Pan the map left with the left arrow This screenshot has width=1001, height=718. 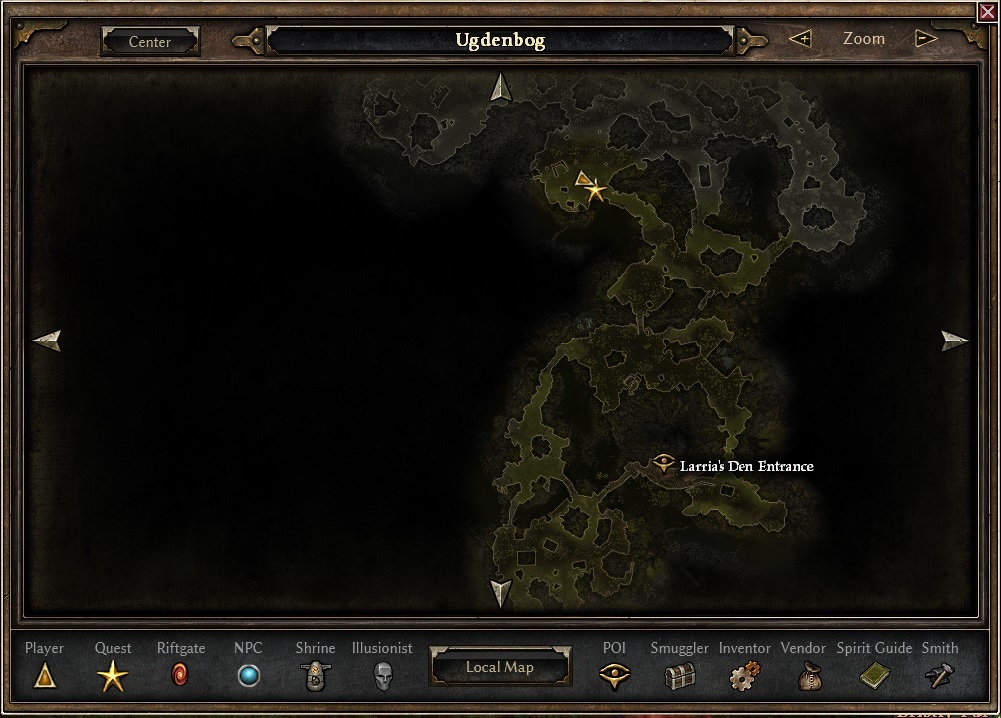(x=47, y=341)
